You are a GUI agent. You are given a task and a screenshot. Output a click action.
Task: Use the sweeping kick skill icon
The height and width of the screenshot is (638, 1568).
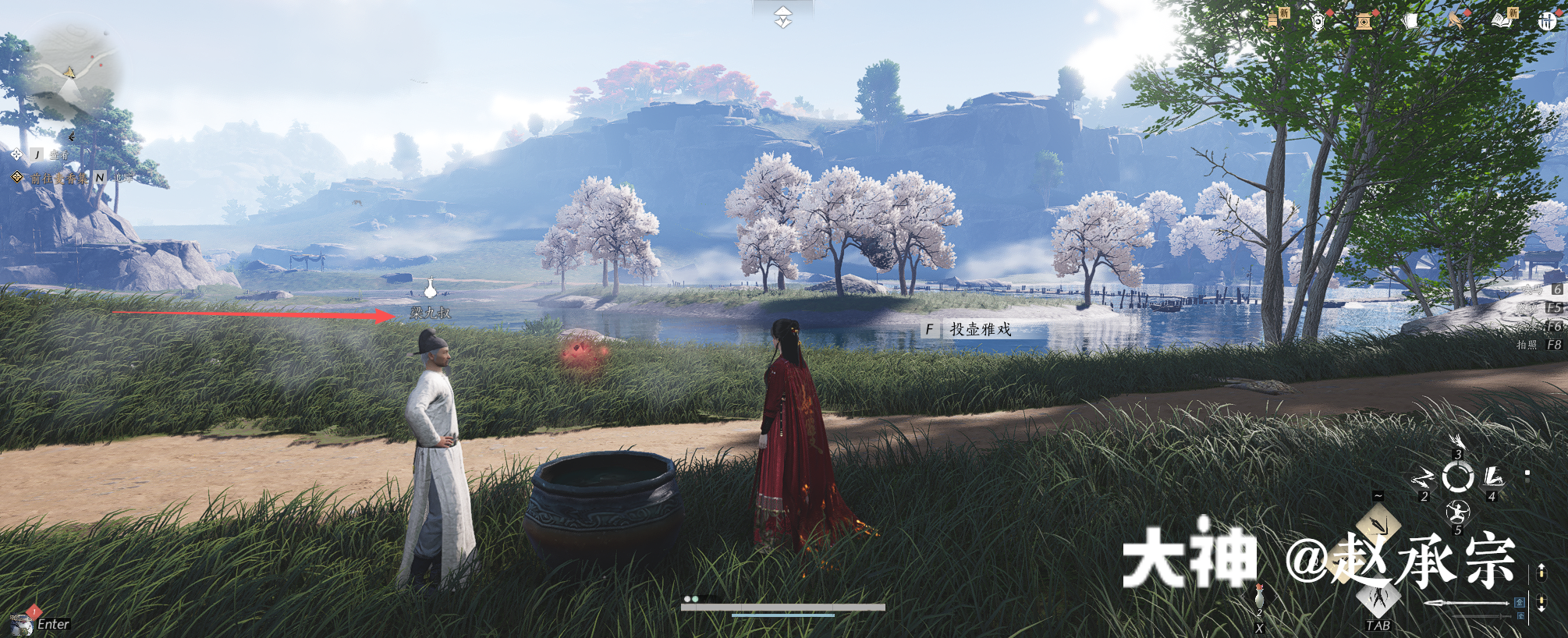pyautogui.click(x=1493, y=476)
